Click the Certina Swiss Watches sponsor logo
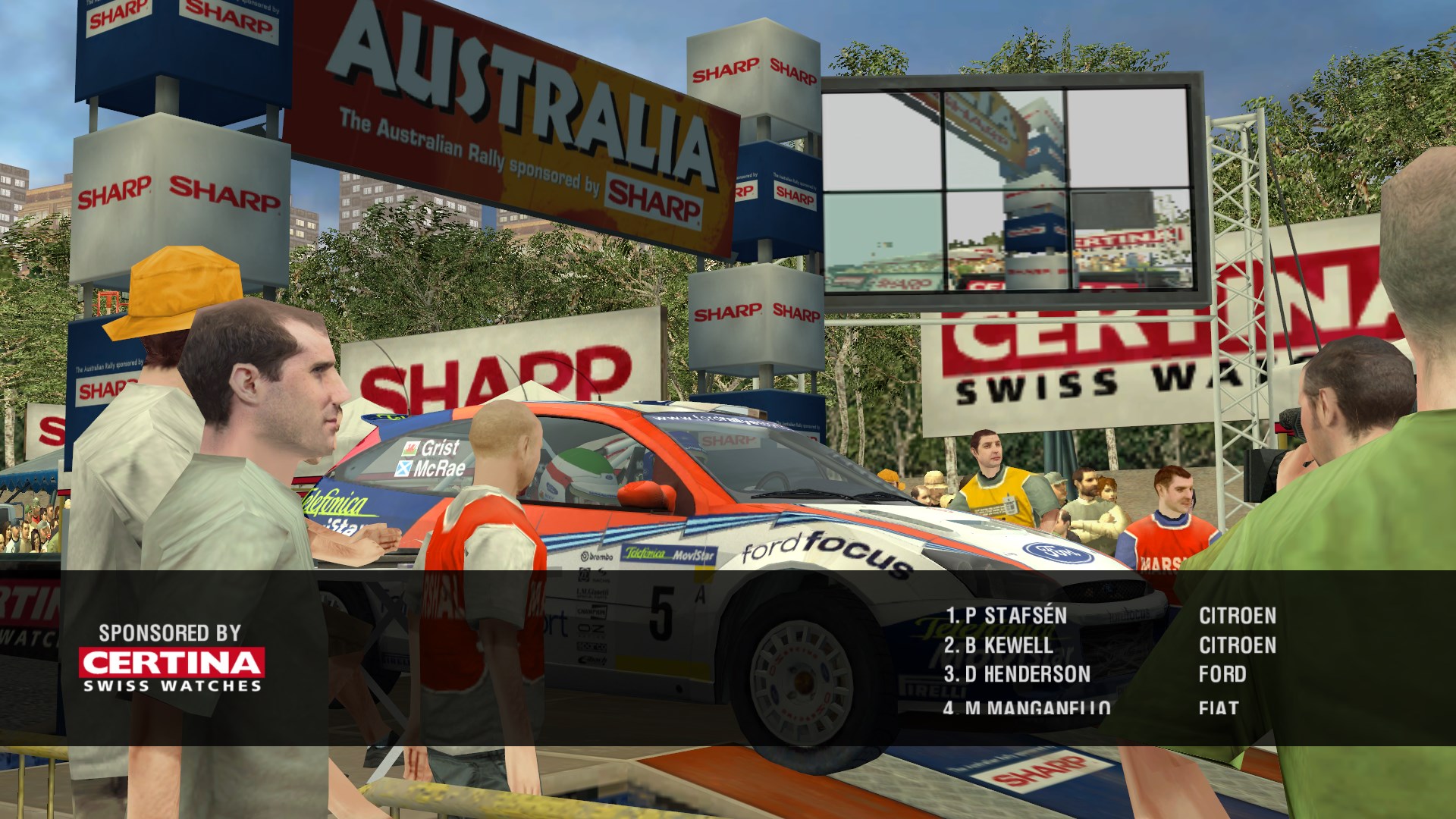The width and height of the screenshot is (1456, 819). pyautogui.click(x=172, y=670)
